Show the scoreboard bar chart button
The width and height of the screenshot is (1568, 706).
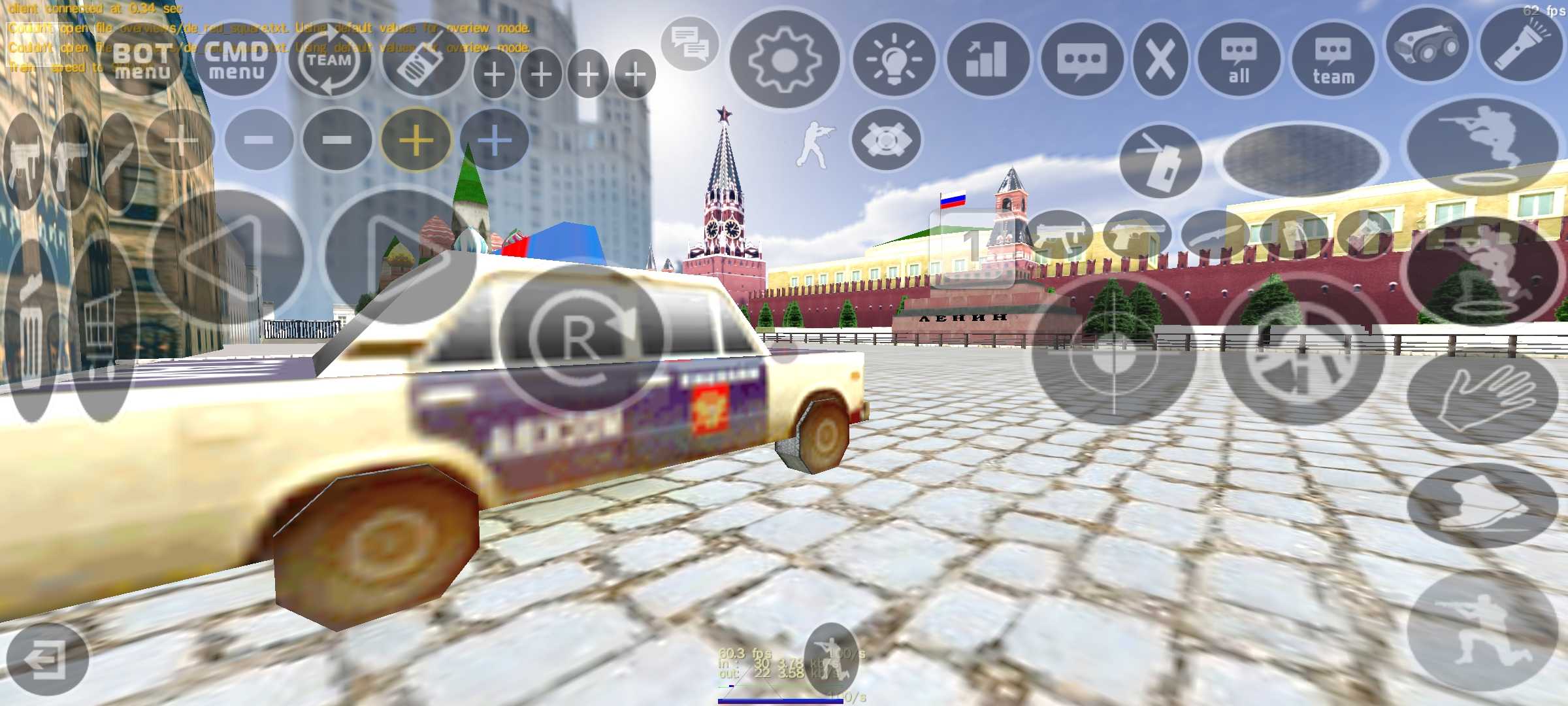pos(988,60)
